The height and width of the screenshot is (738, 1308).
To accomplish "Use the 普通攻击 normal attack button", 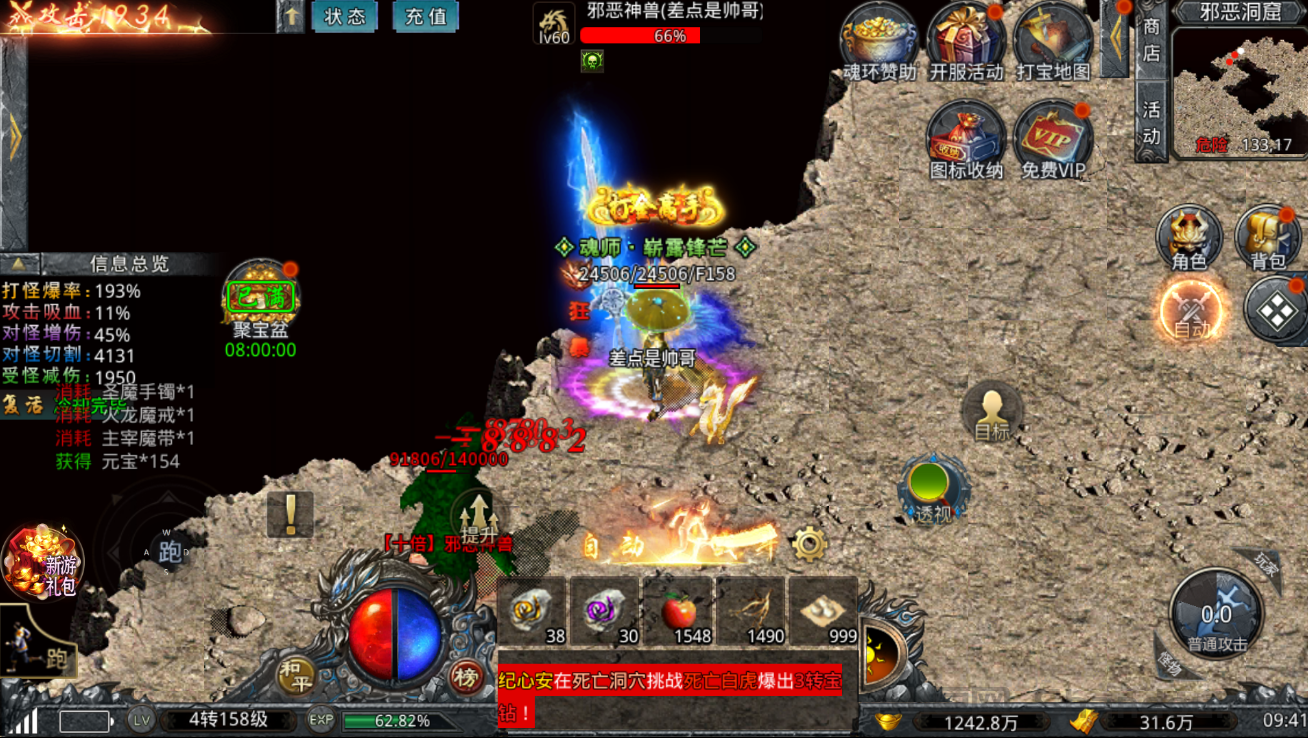I will (1216, 614).
